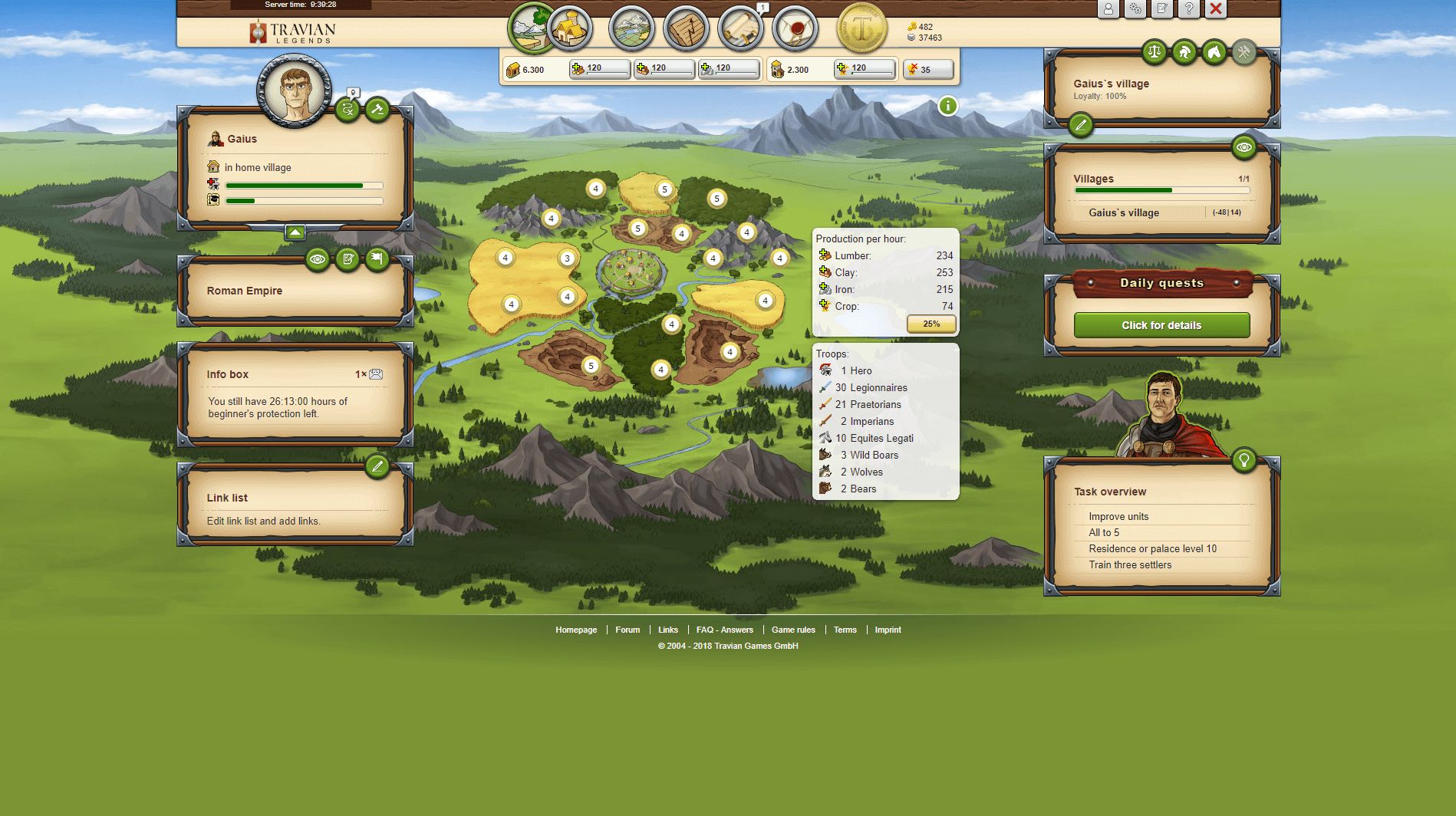Open the stable horse icon
Viewport: 1456px width, 816px height.
tap(1214, 52)
